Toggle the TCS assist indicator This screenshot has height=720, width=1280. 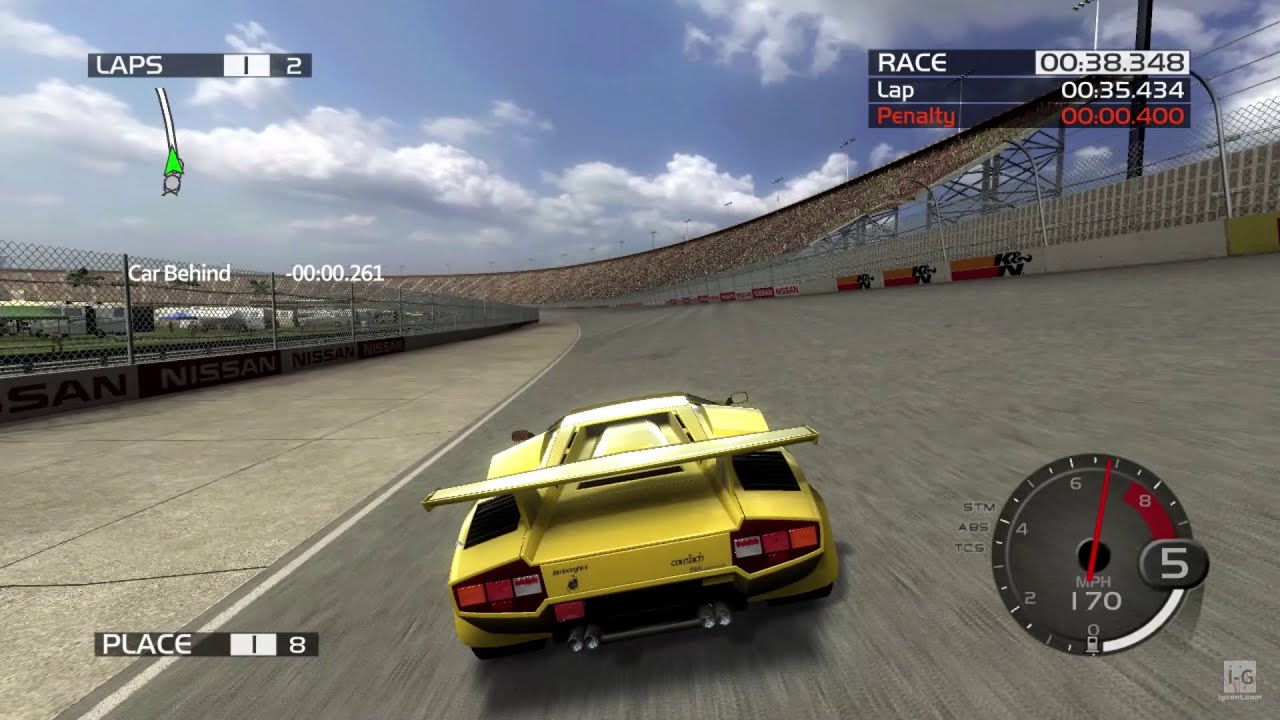click(x=970, y=548)
